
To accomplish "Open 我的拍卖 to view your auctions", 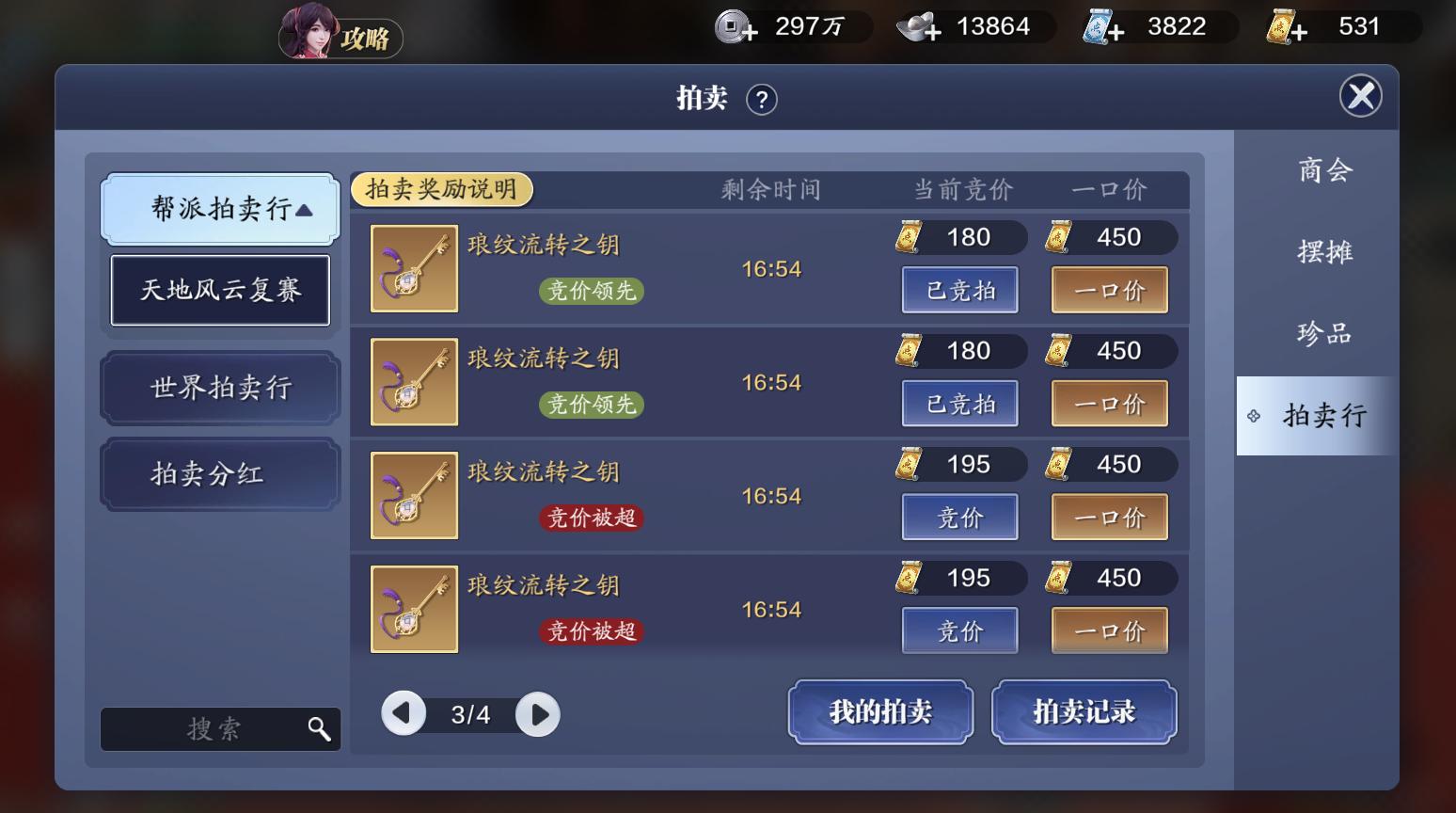I will pyautogui.click(x=879, y=712).
